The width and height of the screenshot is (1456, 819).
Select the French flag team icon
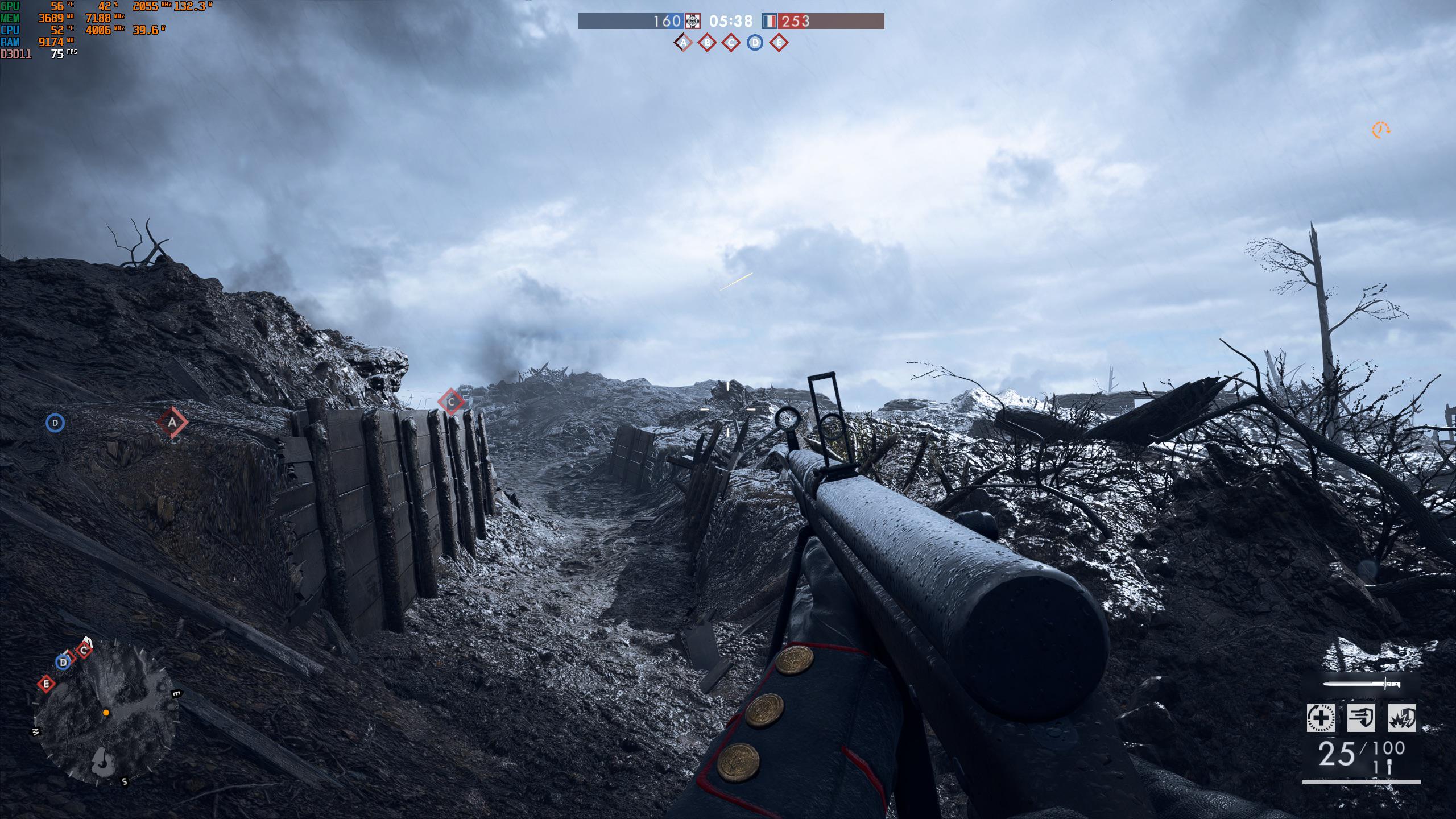769,21
